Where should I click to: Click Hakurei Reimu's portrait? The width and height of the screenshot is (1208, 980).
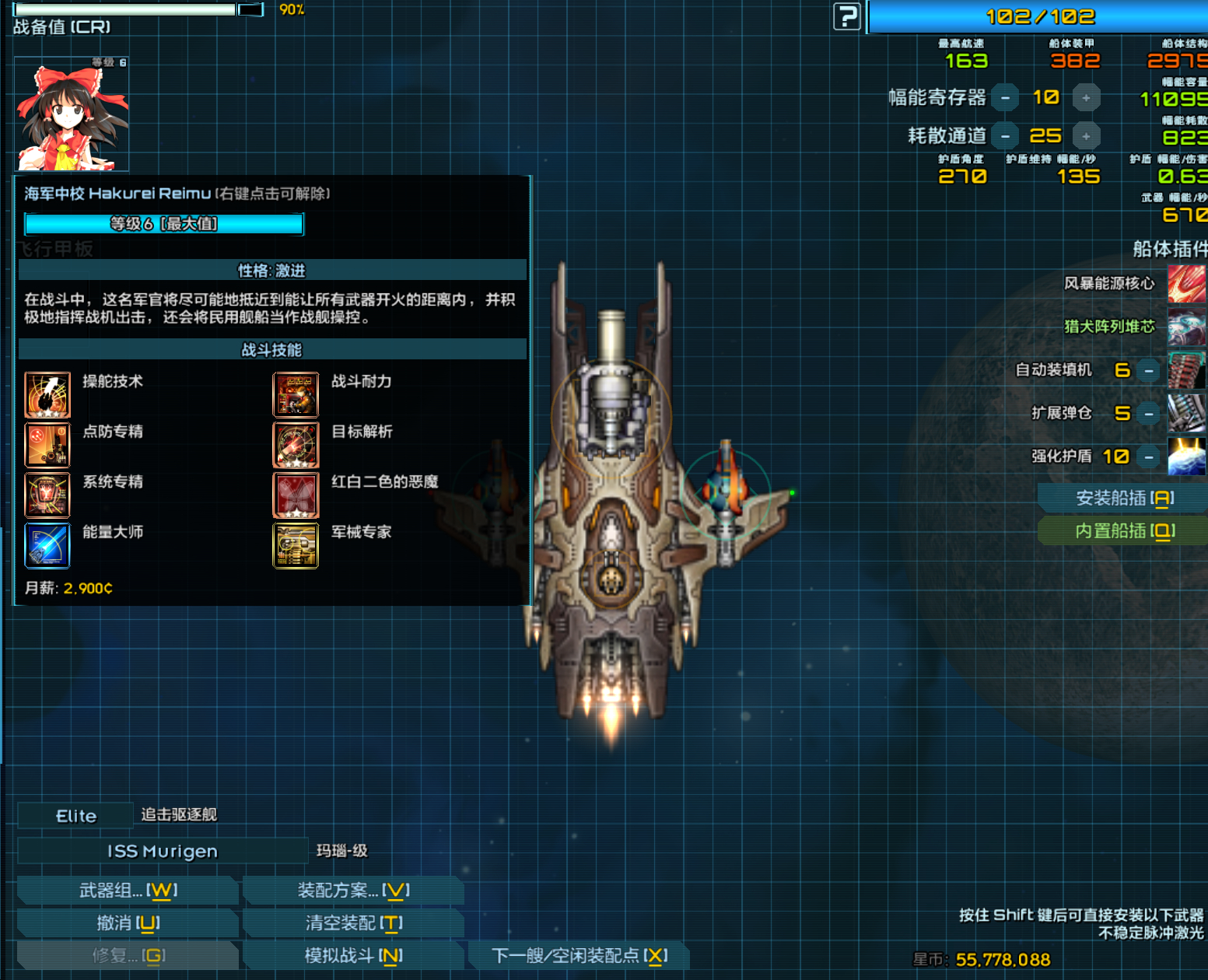tap(71, 113)
